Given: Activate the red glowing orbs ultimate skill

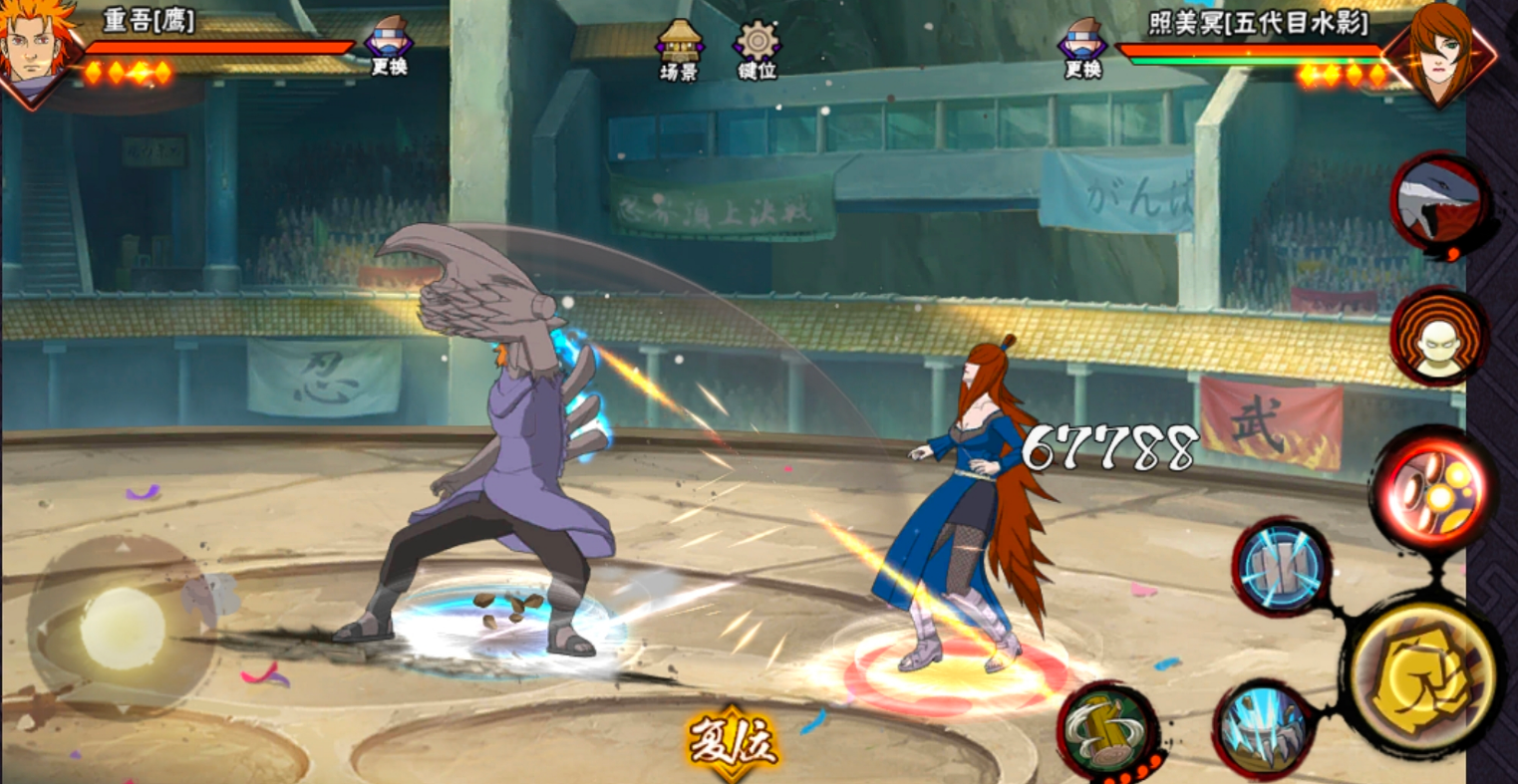Looking at the screenshot, I should [x=1433, y=487].
